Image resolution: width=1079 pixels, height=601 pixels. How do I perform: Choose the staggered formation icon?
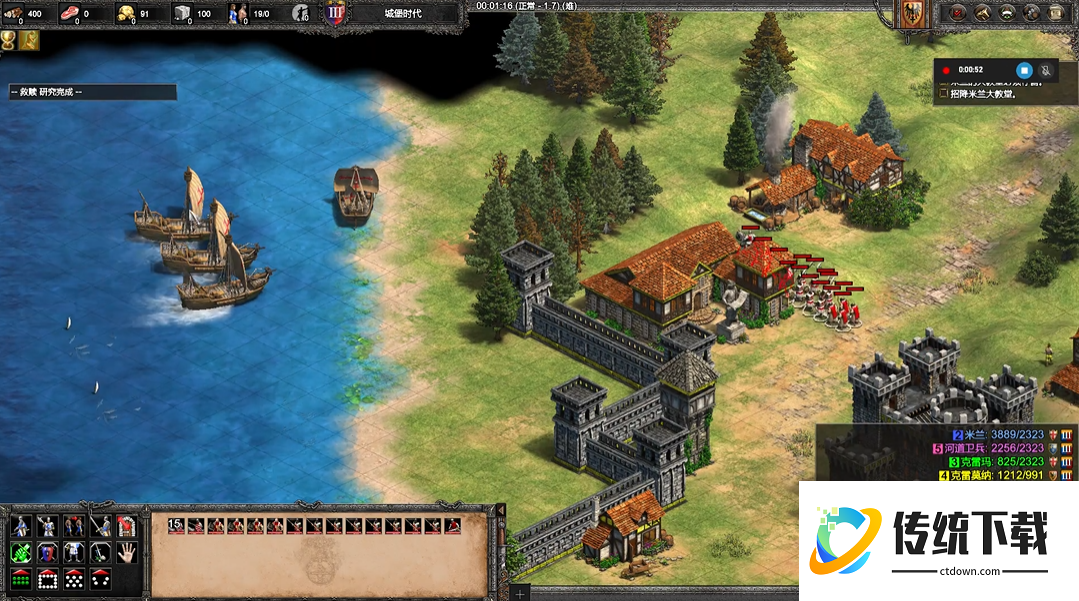[x=73, y=578]
